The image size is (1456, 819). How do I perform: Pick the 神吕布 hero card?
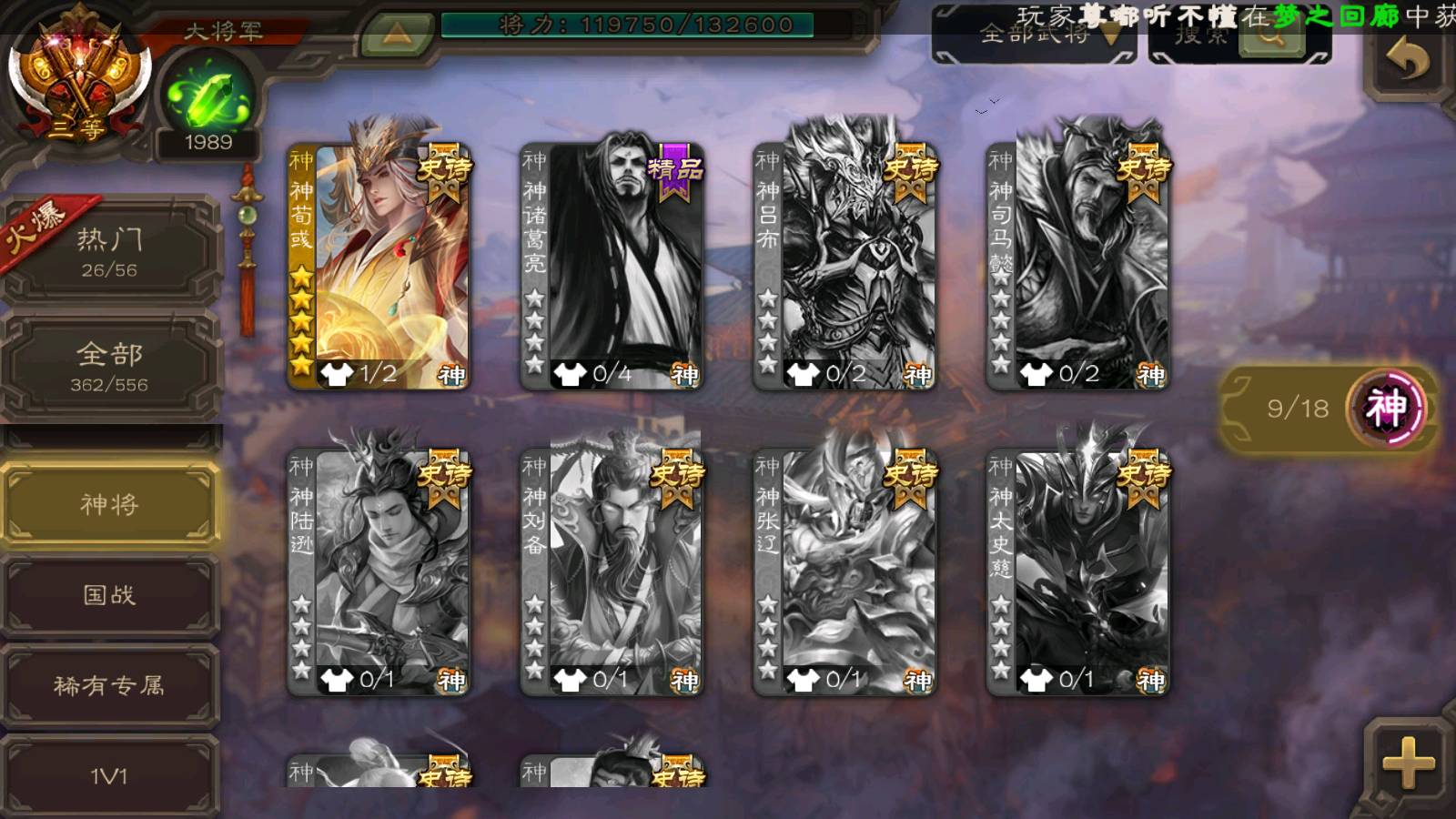click(844, 267)
